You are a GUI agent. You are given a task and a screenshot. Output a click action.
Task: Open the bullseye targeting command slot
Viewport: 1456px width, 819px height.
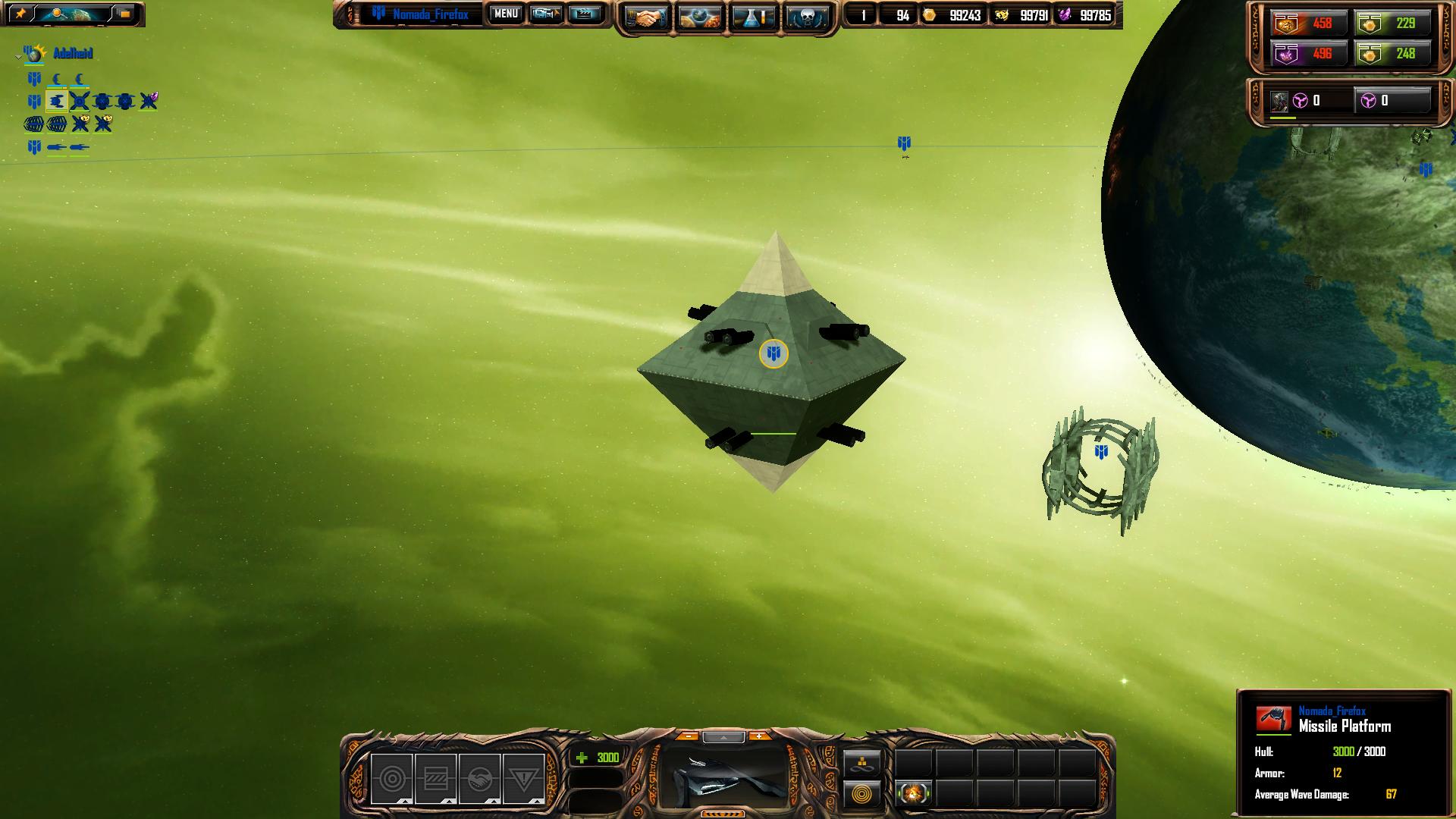pos(392,779)
